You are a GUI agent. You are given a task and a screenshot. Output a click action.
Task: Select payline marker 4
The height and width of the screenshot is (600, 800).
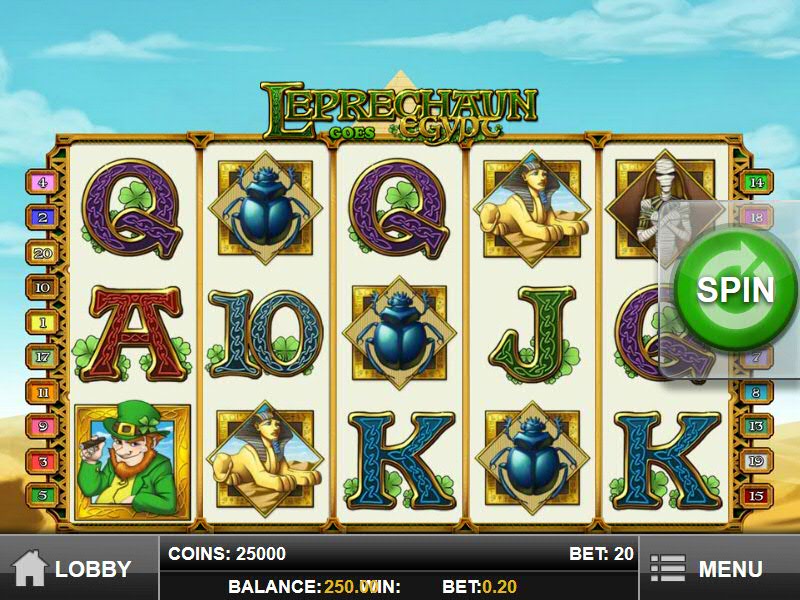pos(43,183)
